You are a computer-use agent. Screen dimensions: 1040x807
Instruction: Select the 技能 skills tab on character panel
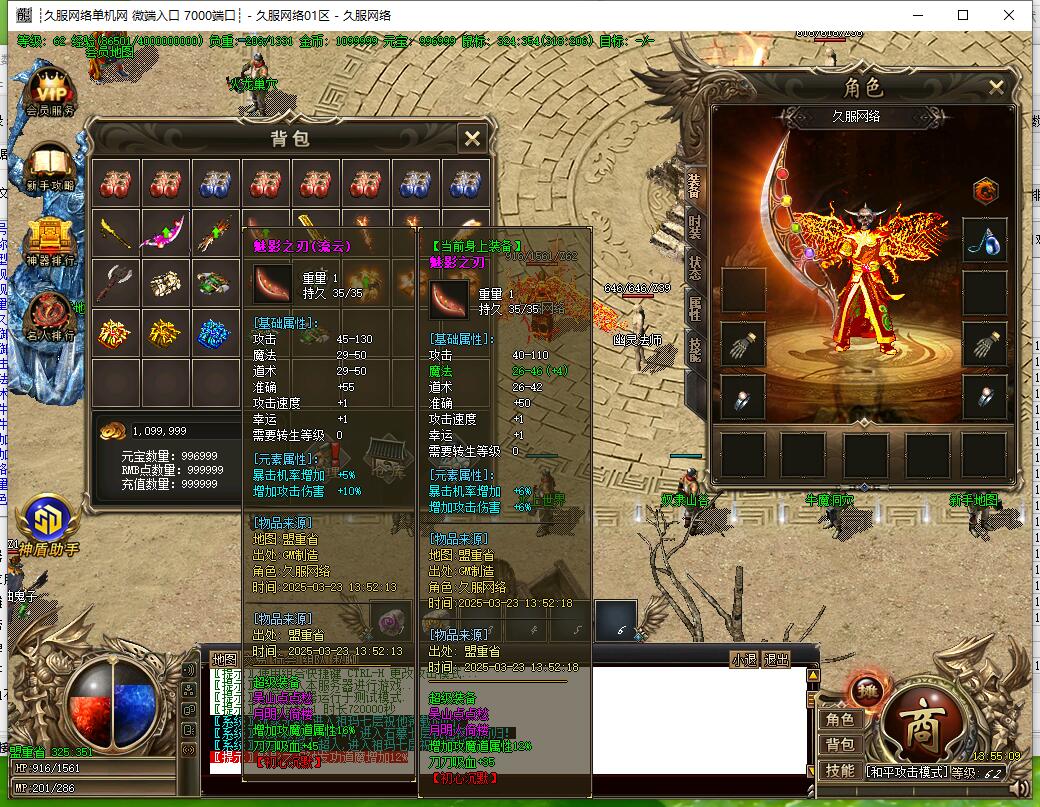click(695, 347)
